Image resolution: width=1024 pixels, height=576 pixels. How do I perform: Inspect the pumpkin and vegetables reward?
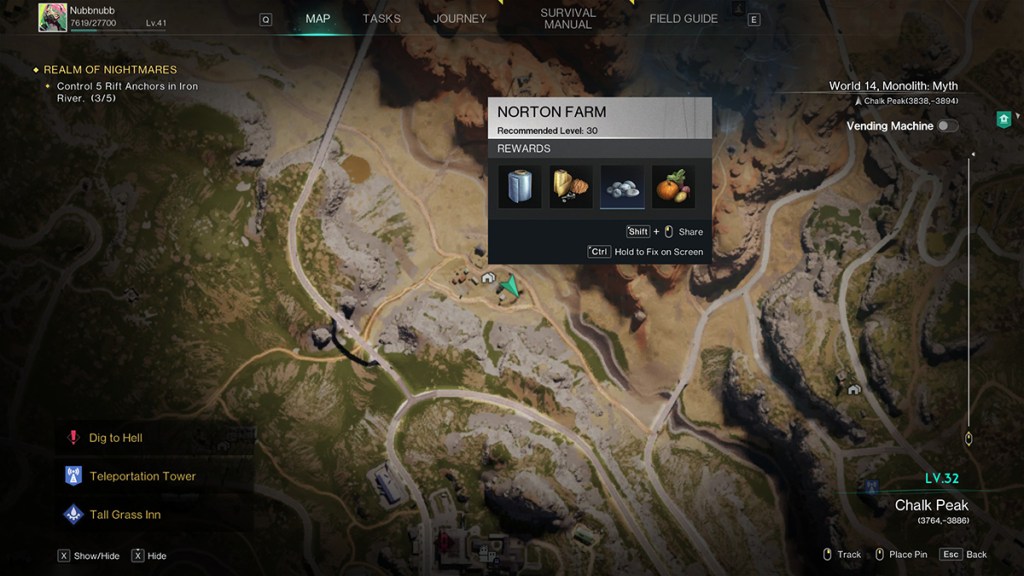coord(673,187)
